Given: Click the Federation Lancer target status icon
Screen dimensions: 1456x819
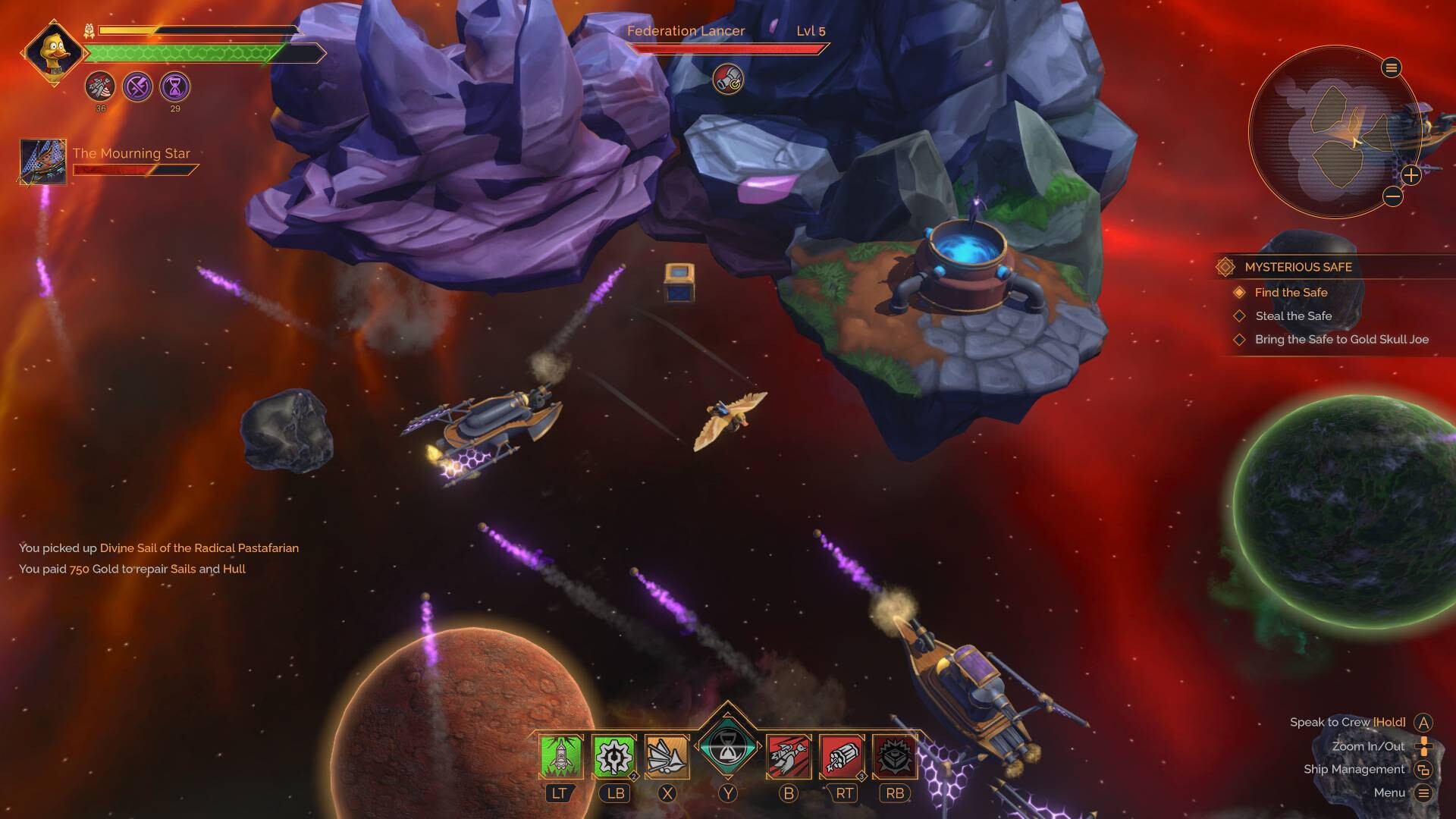Looking at the screenshot, I should click(x=728, y=80).
